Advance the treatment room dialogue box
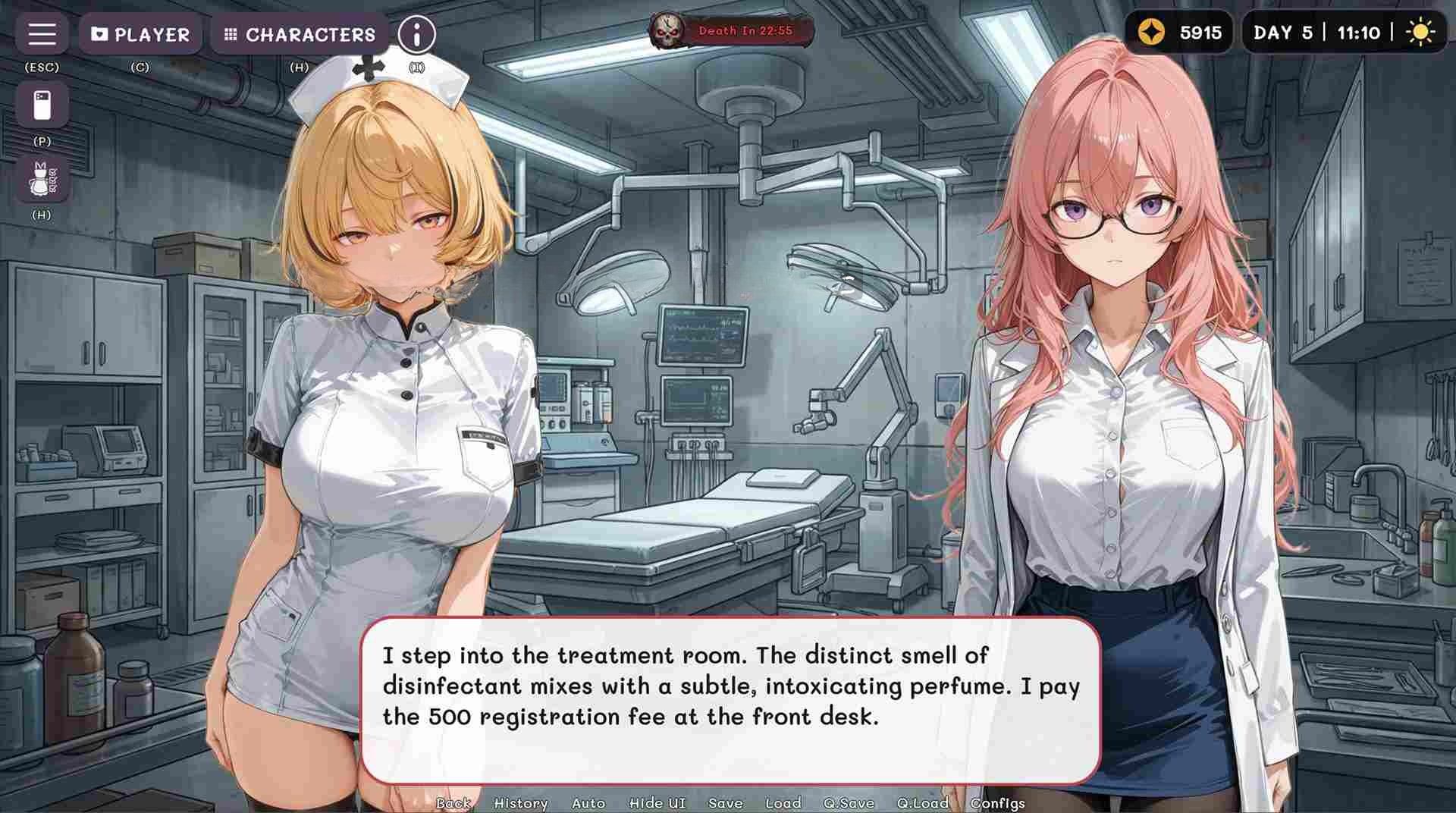This screenshot has height=813, width=1456. (730, 701)
